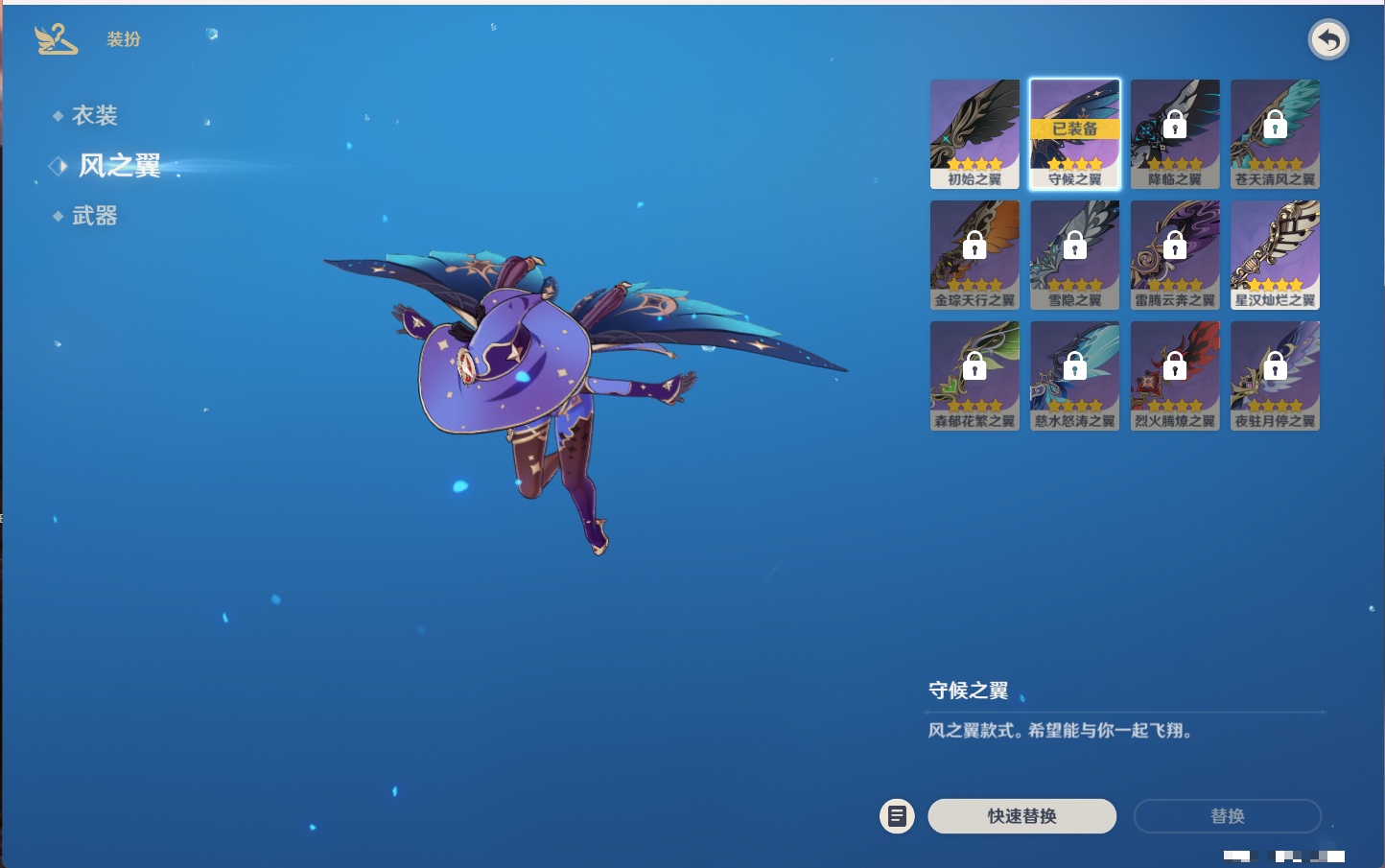The height and width of the screenshot is (868, 1385).
Task: Open the list icon beside 快速替换
Action: pyautogui.click(x=897, y=816)
